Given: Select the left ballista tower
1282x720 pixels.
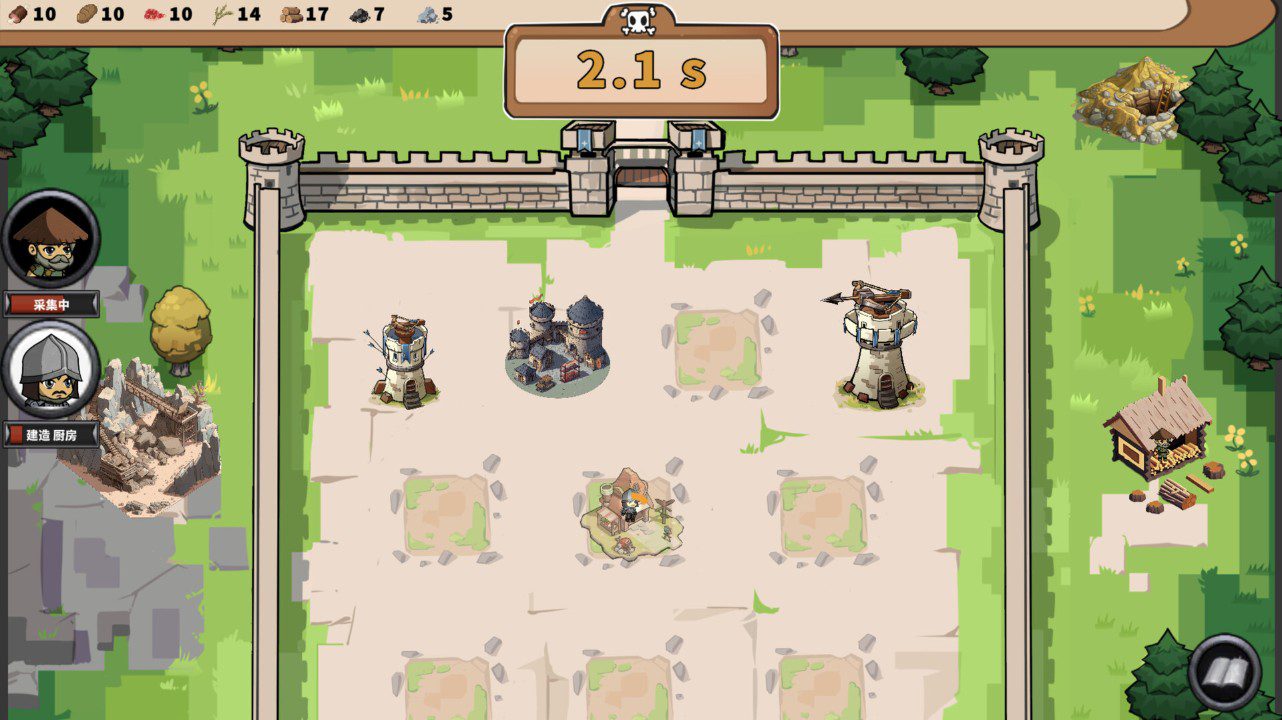Looking at the screenshot, I should [x=404, y=355].
